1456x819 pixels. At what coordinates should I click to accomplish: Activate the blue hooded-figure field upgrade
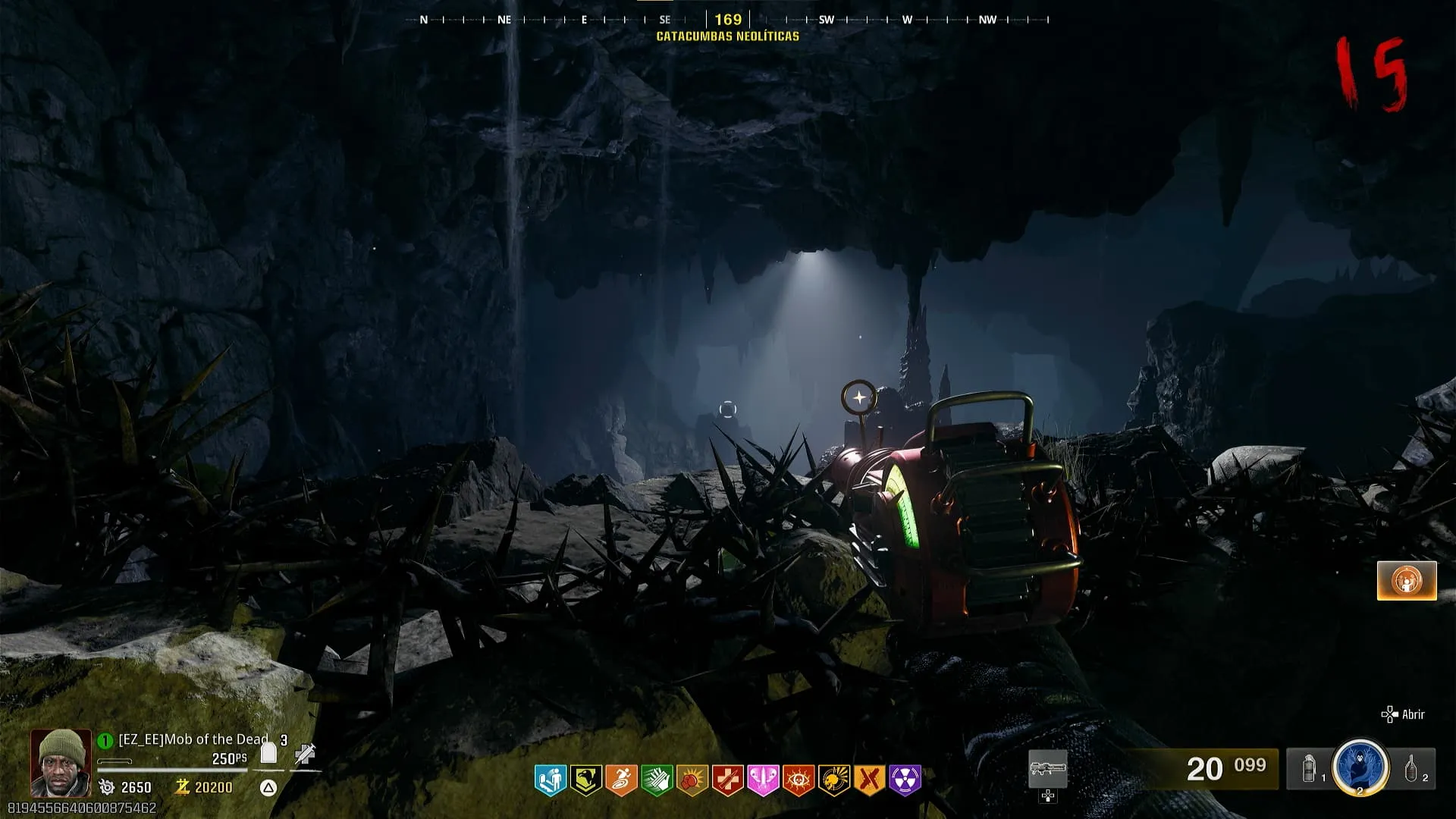1360,767
